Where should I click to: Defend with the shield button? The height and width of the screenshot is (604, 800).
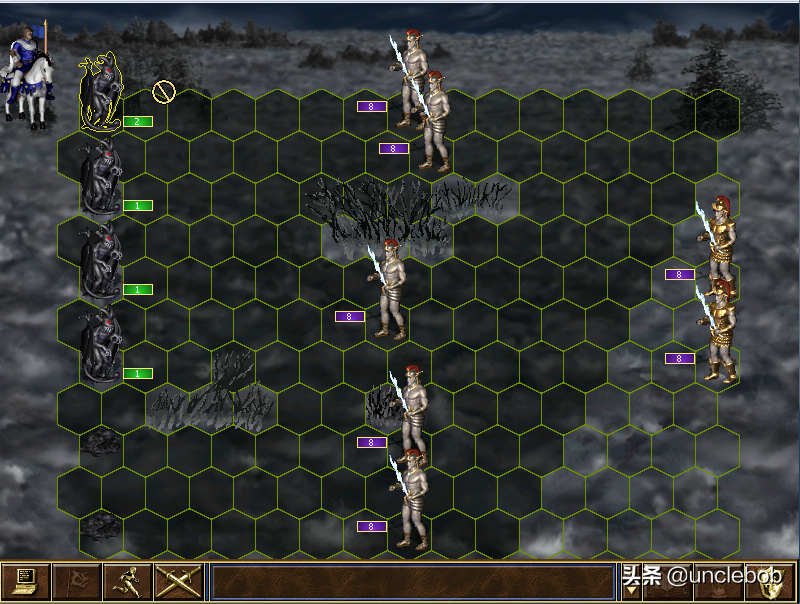coord(770,581)
